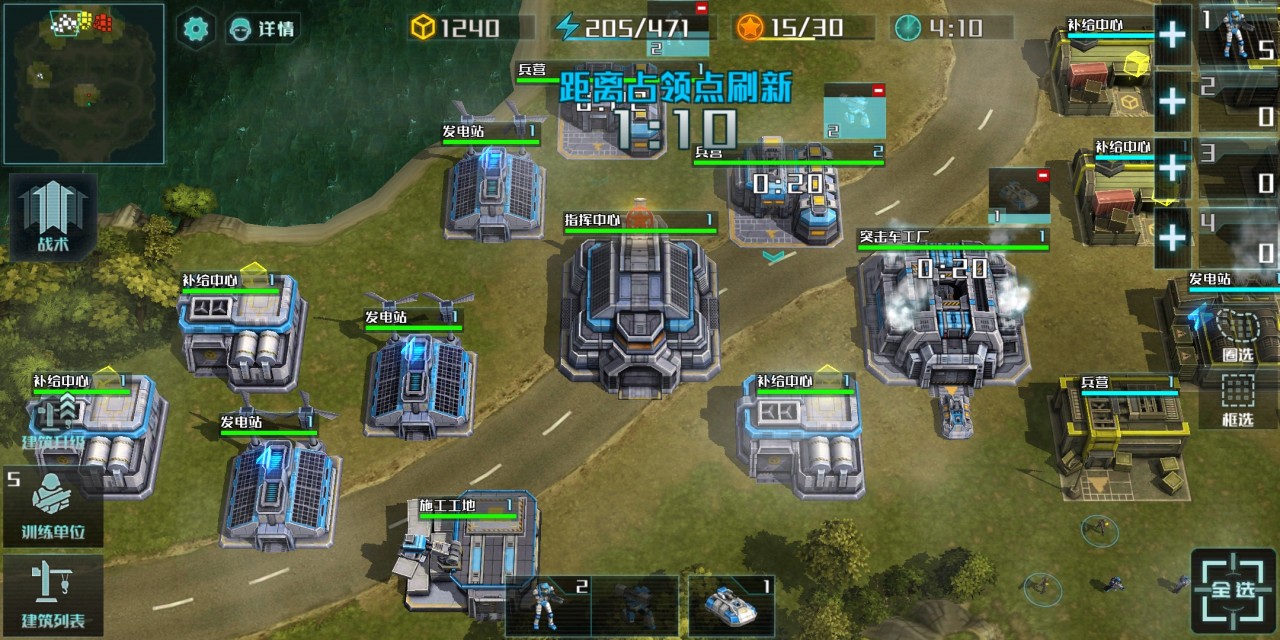Cancel the queued vehicle at 突击车工厂
The image size is (1280, 640).
(1042, 176)
